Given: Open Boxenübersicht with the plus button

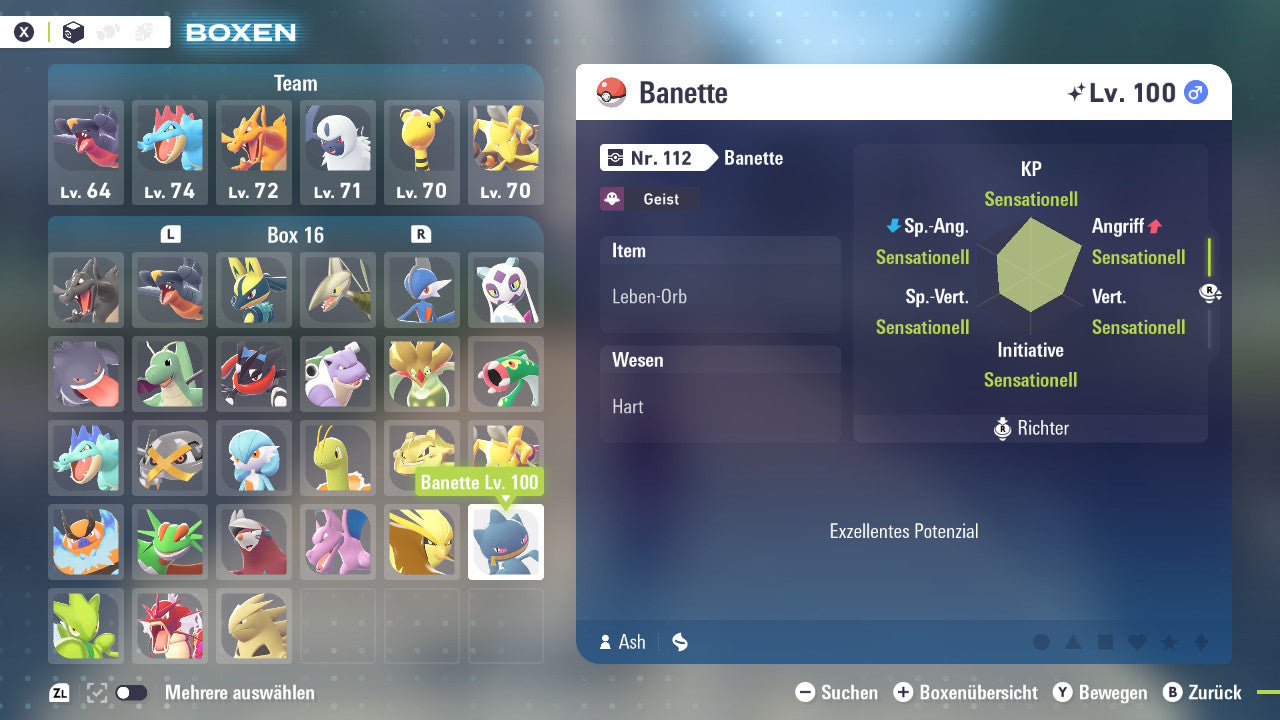Looking at the screenshot, I should pyautogui.click(x=905, y=692).
